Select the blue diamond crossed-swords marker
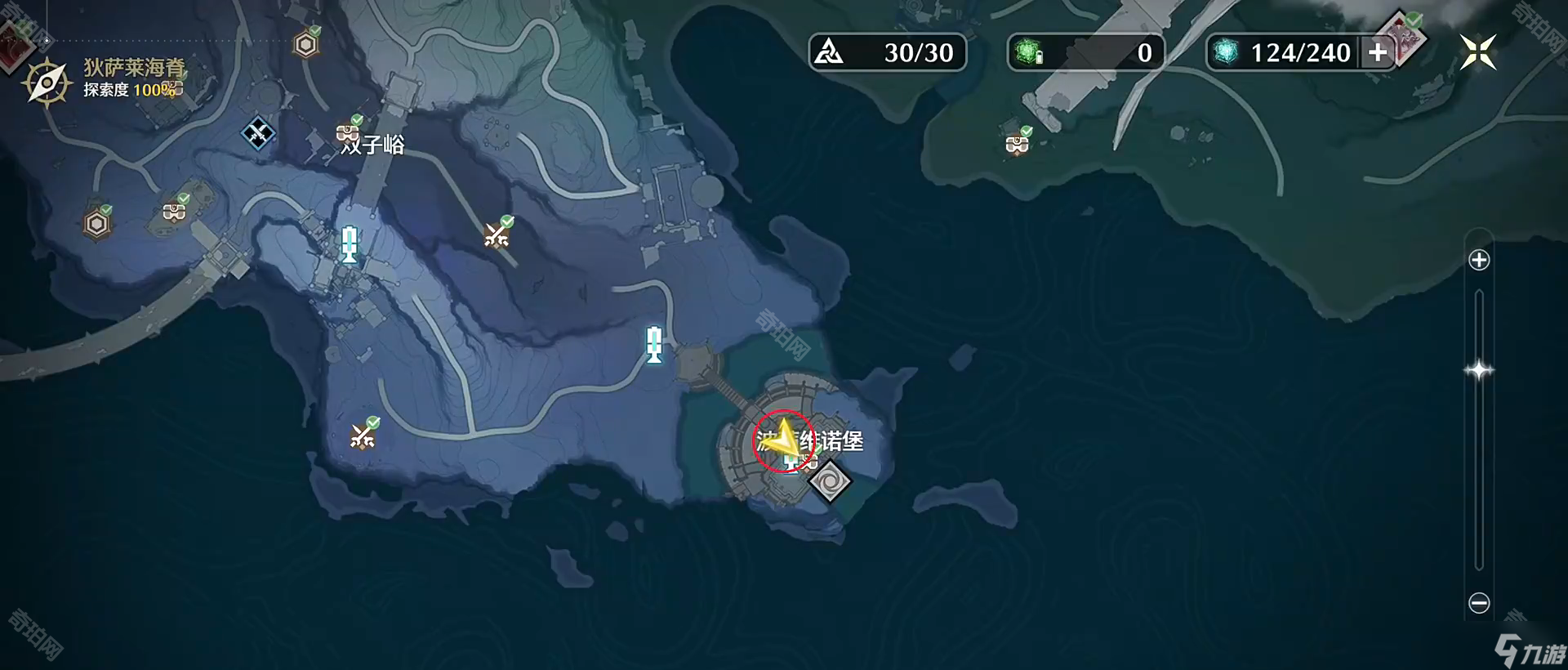This screenshot has width=1568, height=670. 258,132
